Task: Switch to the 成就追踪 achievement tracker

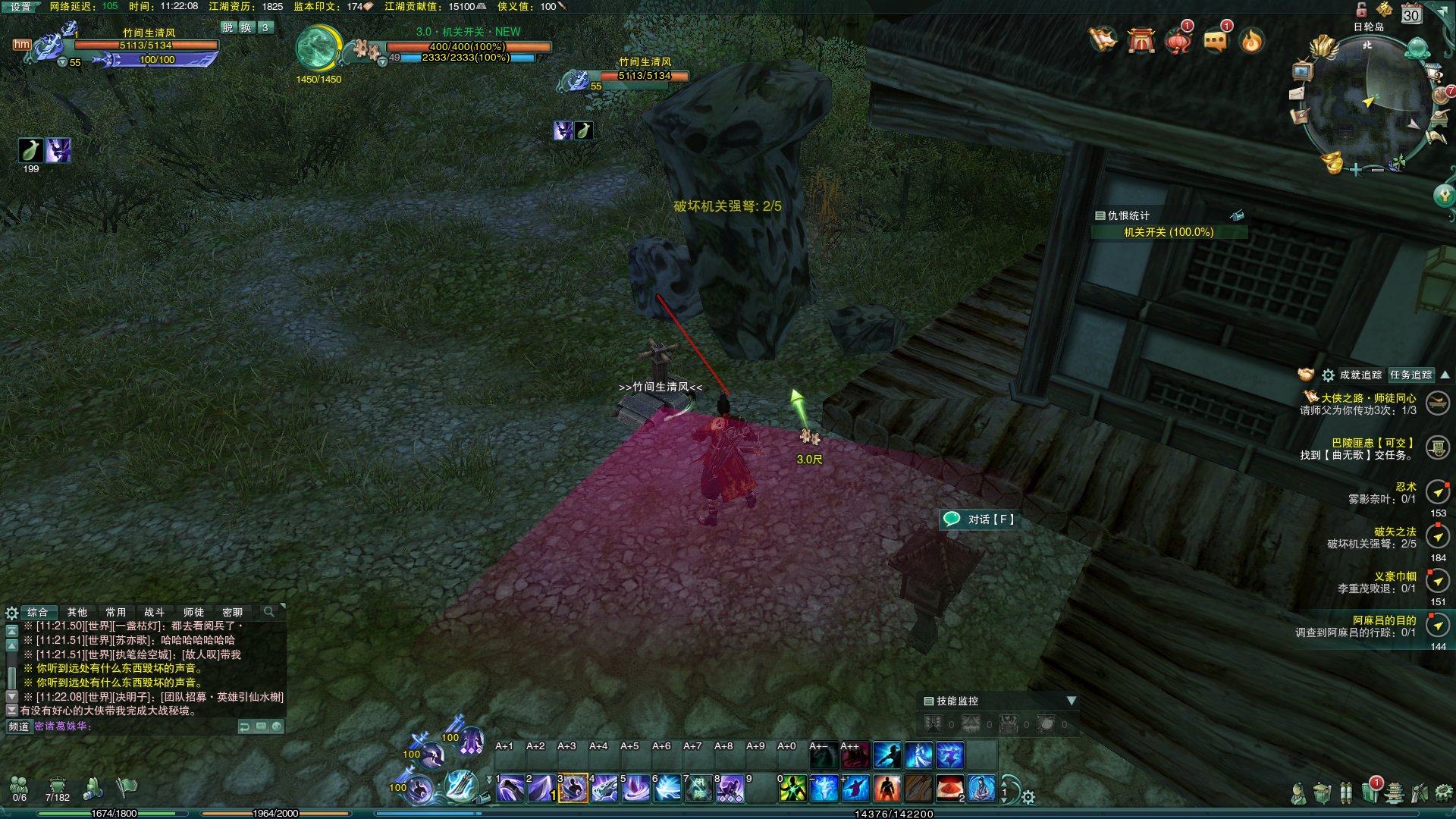Action: coord(1360,375)
